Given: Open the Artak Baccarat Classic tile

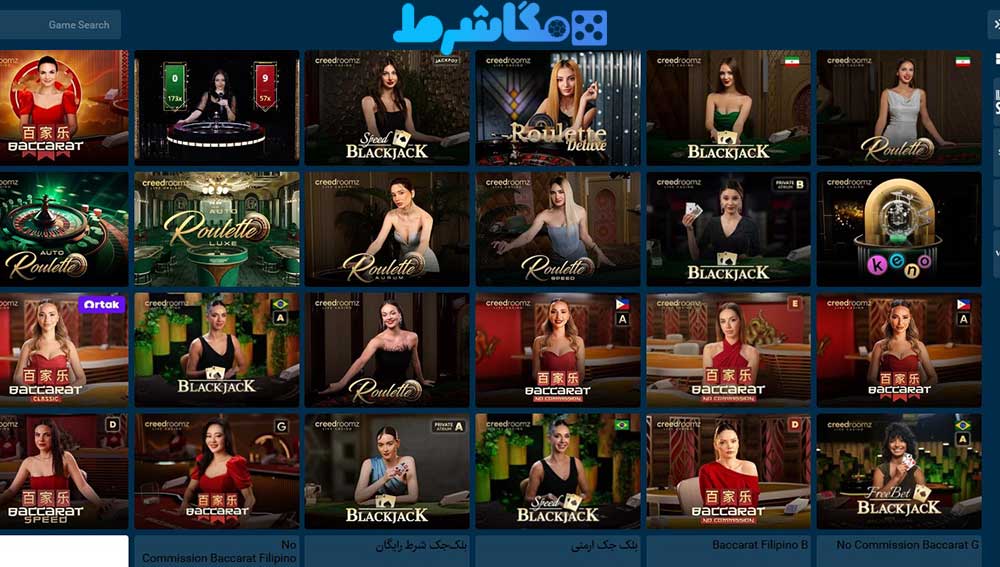Looking at the screenshot, I should [x=64, y=350].
